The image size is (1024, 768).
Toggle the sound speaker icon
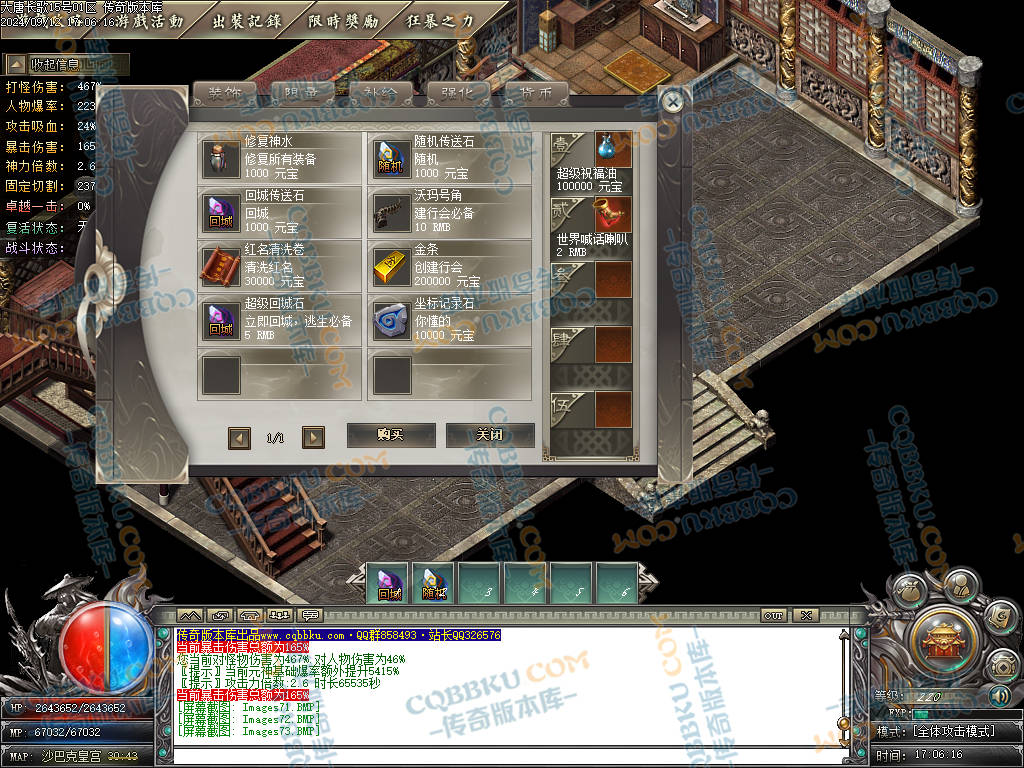tap(1000, 696)
